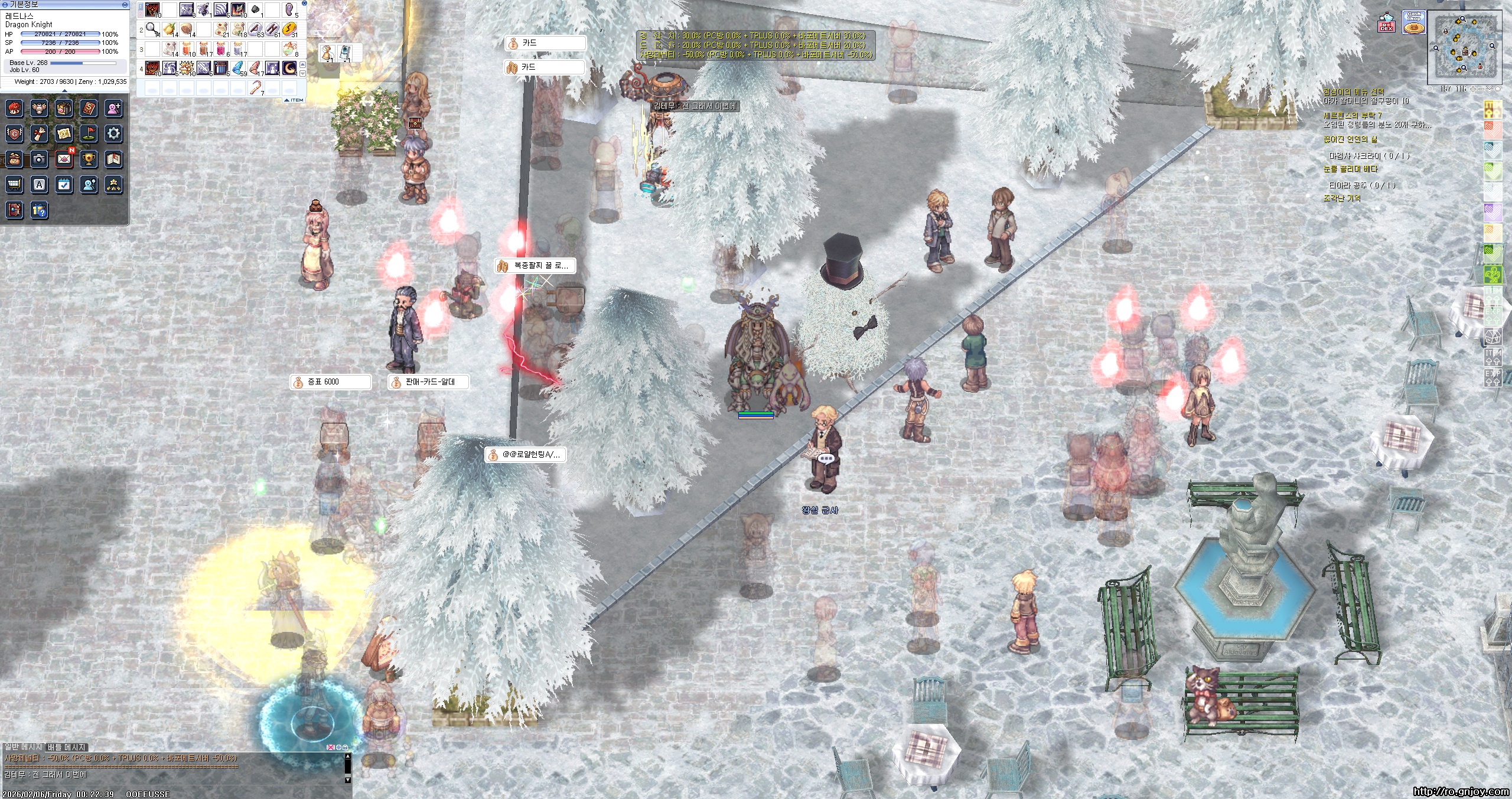Zoom in the minimap with plus button
Viewport: 1512px width, 799px height.
[x=1474, y=89]
